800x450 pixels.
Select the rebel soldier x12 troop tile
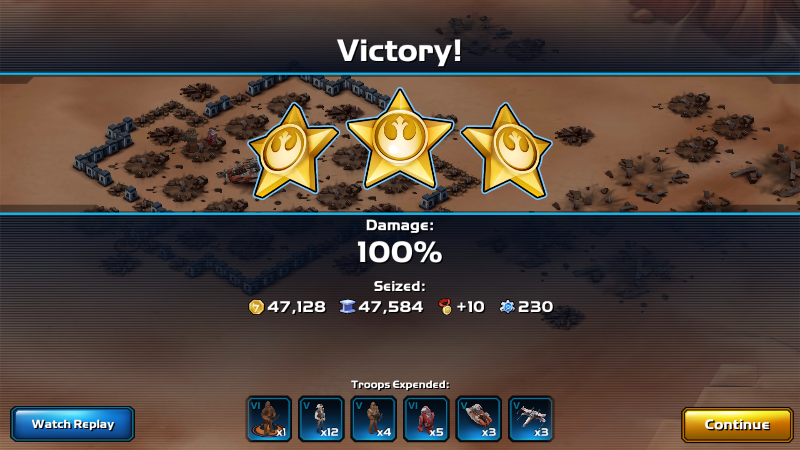[x=321, y=419]
